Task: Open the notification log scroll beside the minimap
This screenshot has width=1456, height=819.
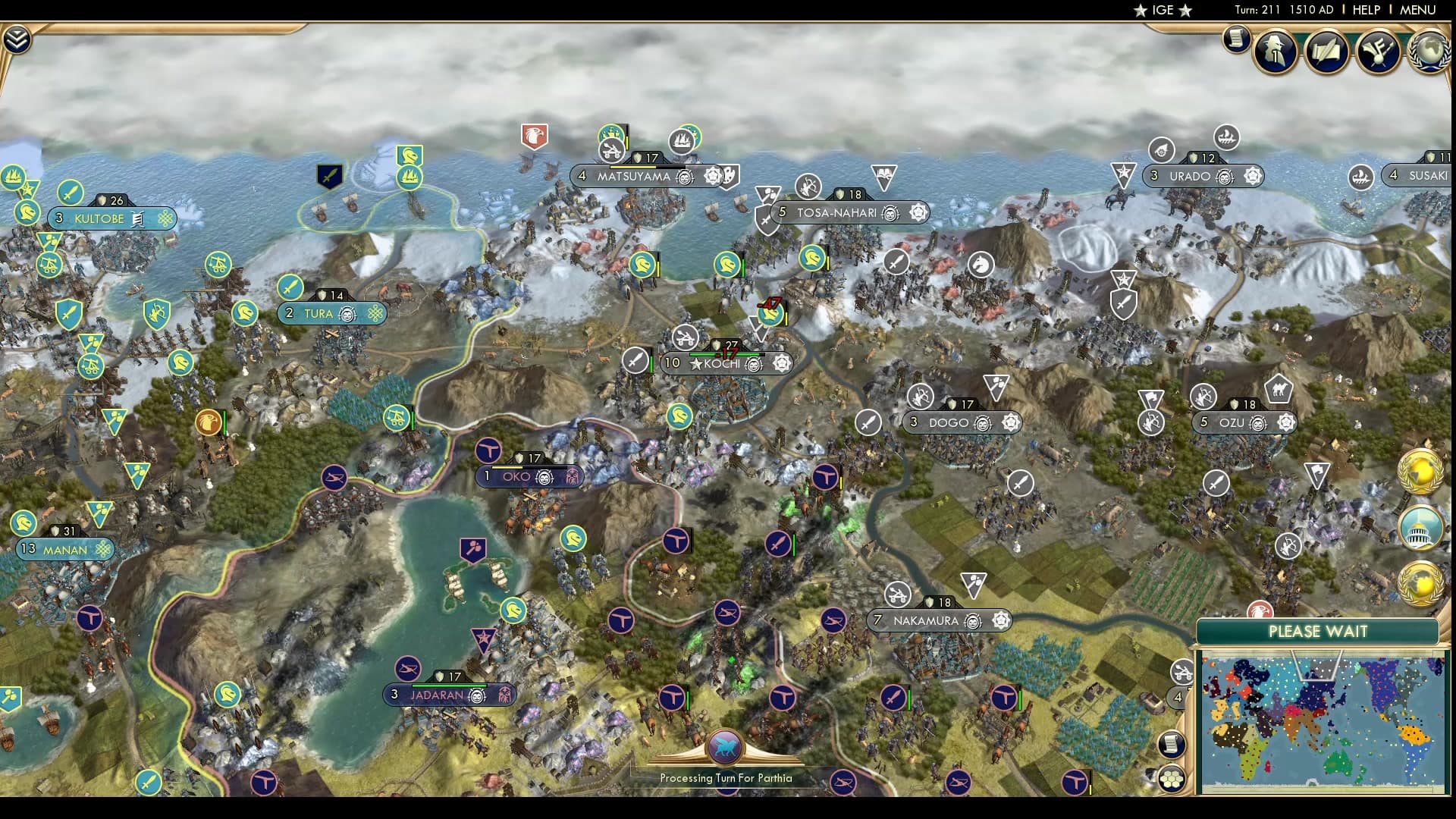Action: (x=1171, y=745)
